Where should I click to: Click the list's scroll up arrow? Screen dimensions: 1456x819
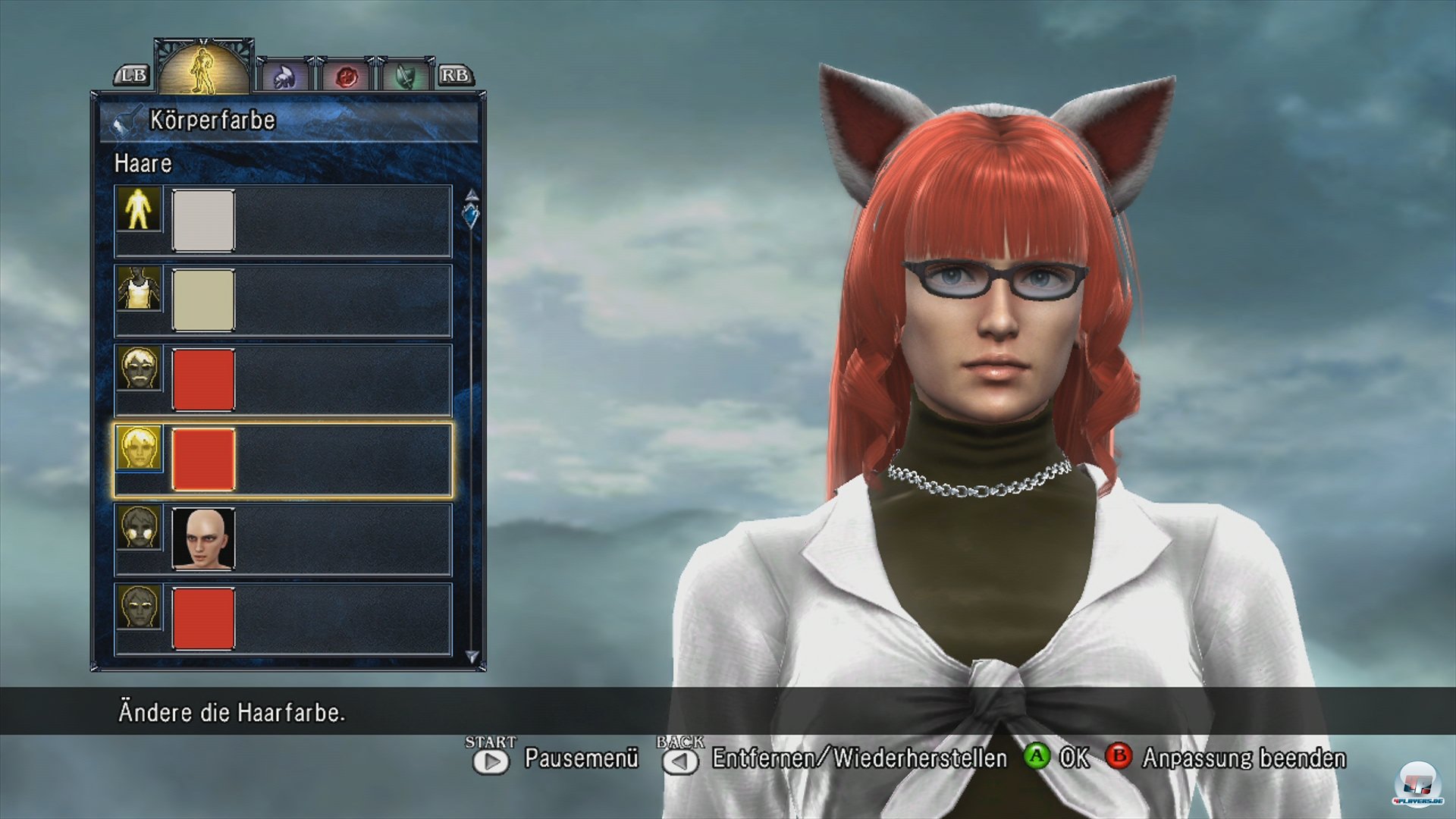[472, 194]
